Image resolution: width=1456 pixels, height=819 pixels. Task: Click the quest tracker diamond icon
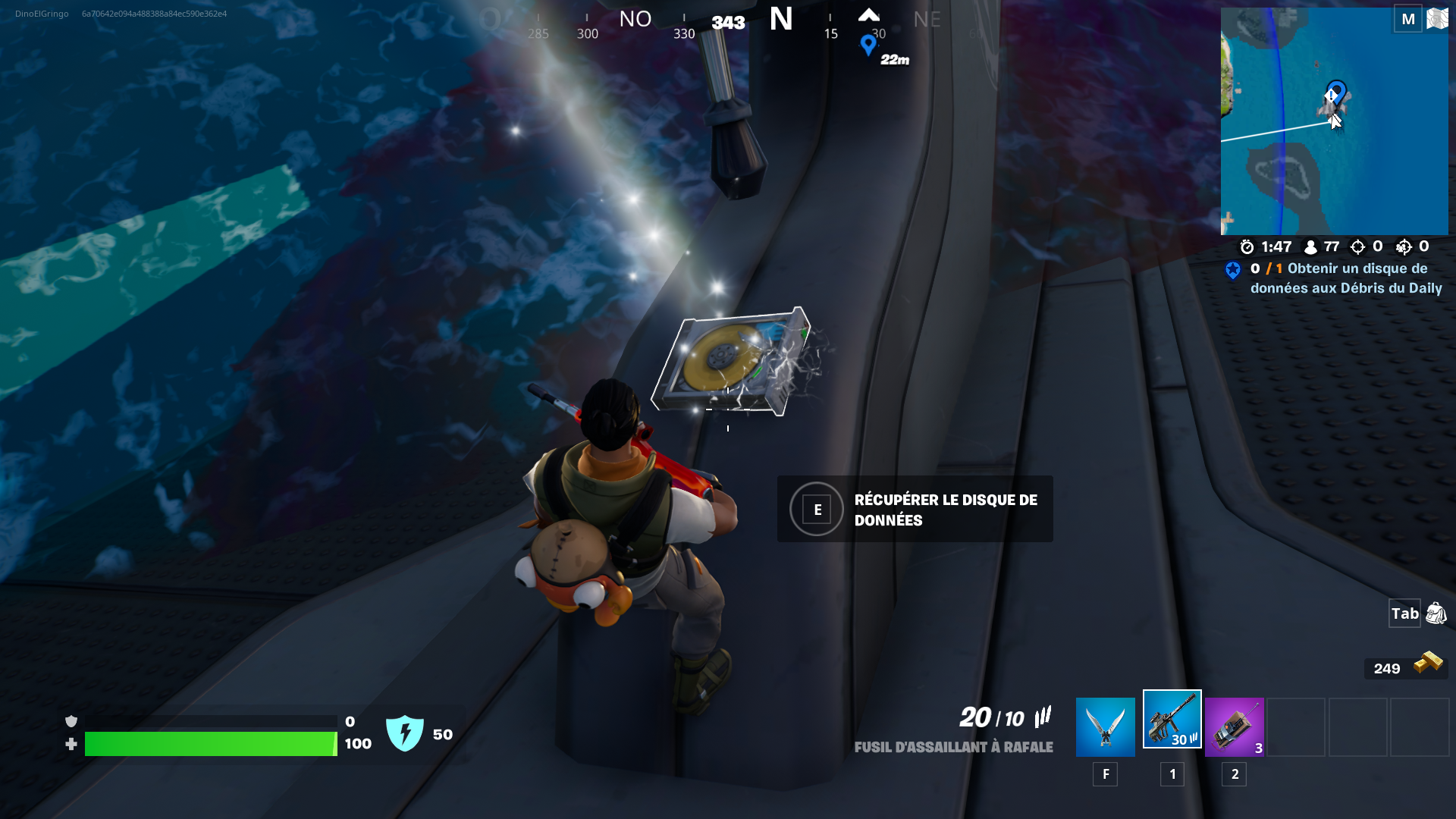1232,270
